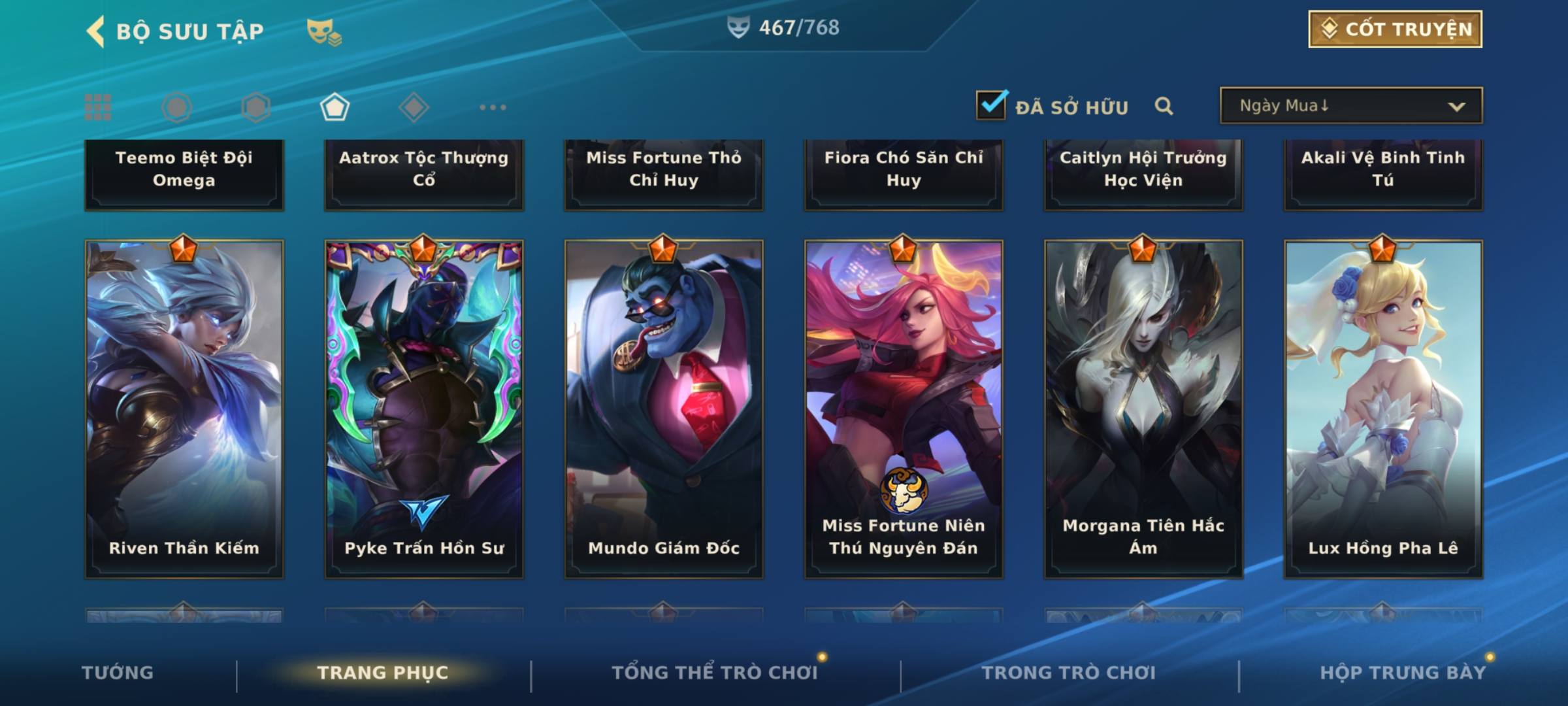This screenshot has height=706, width=1568.
Task: Click the mask and coins icon
Action: [x=324, y=31]
